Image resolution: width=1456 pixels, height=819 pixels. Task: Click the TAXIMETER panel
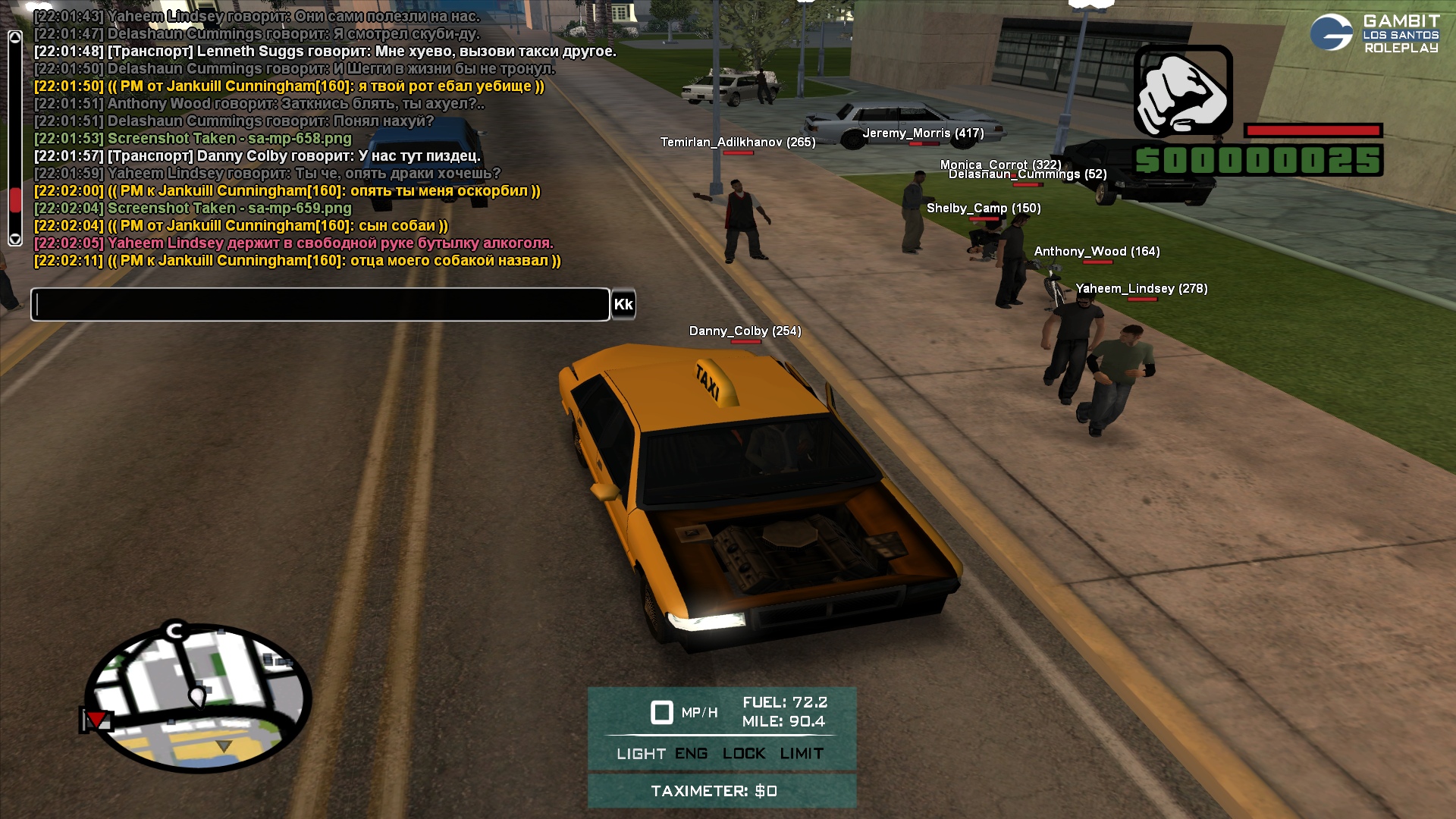click(x=721, y=791)
